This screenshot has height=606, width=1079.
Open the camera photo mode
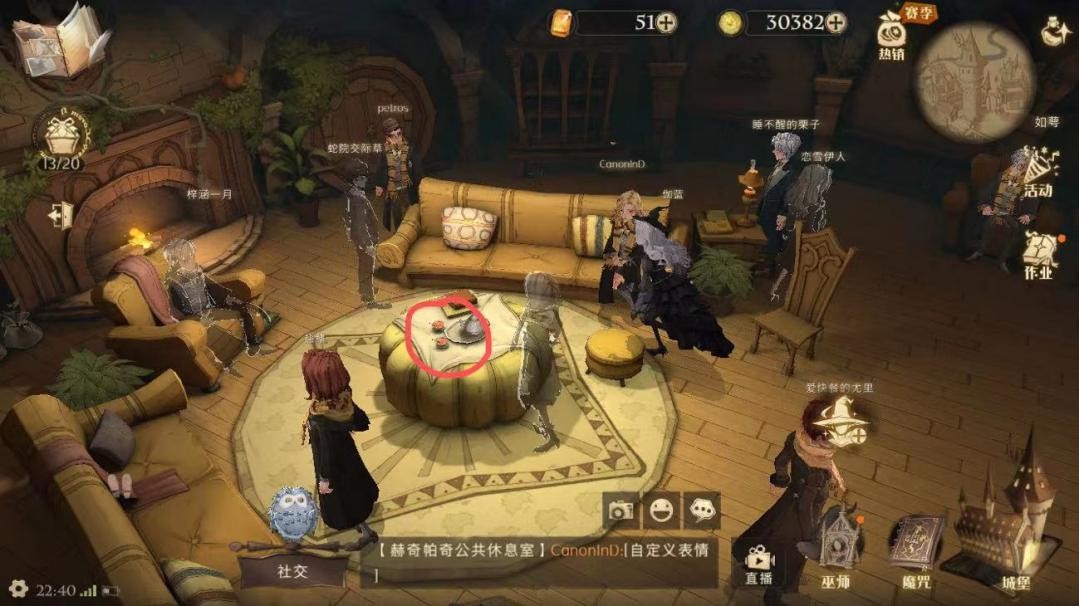click(621, 511)
